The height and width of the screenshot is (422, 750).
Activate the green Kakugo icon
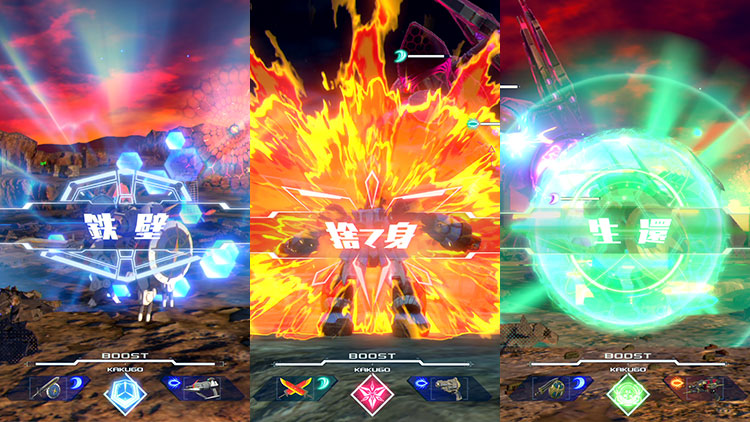coord(624,393)
